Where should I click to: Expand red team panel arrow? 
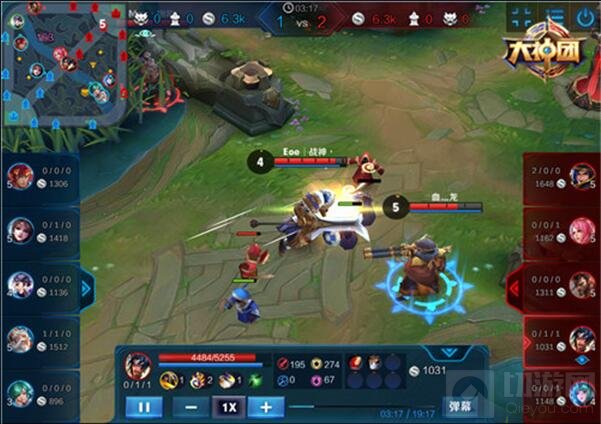(514, 290)
